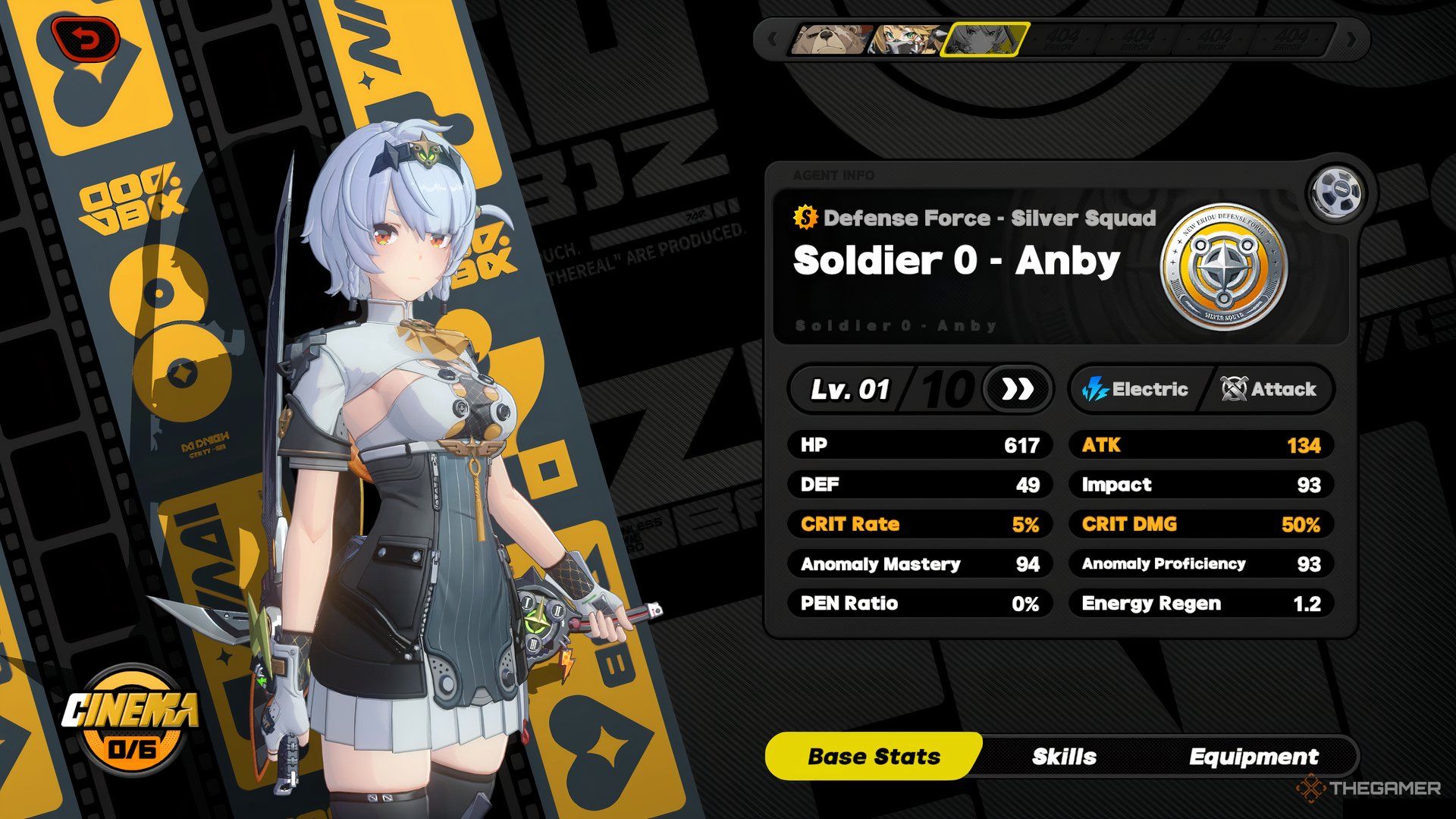The height and width of the screenshot is (819, 1456).
Task: Open the Equipment tab
Action: pyautogui.click(x=1253, y=756)
